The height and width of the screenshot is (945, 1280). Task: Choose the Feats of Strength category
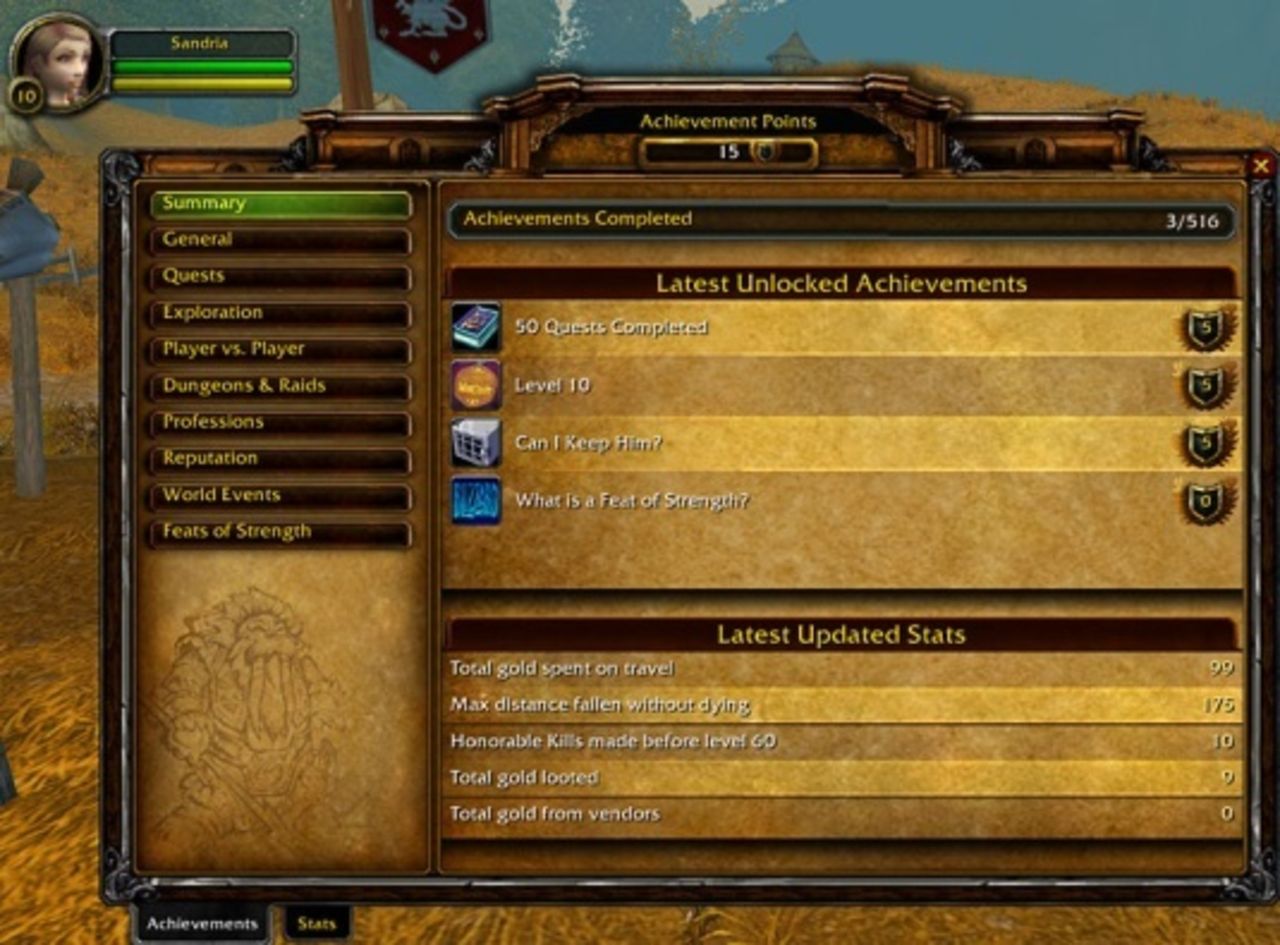280,532
